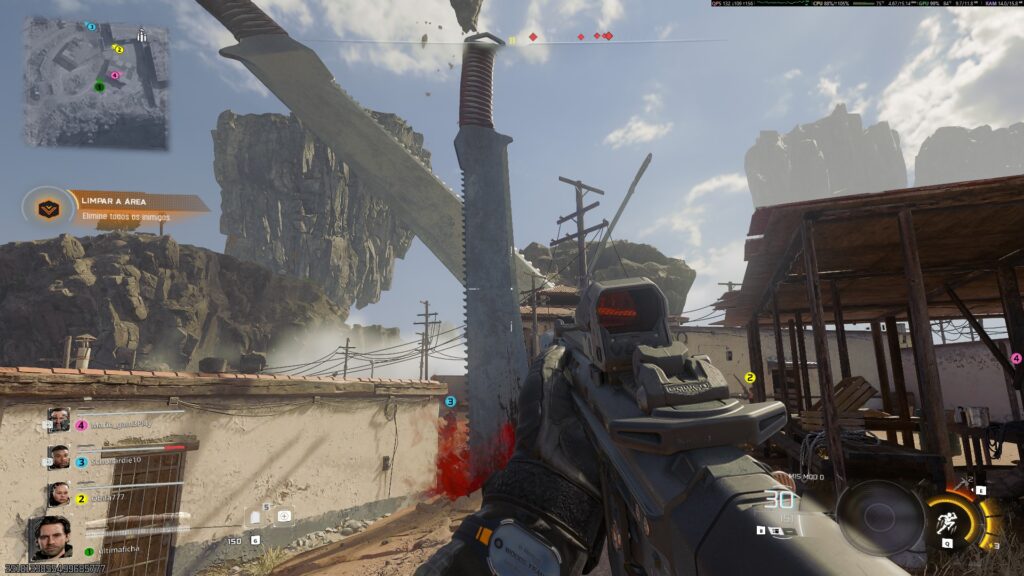Click your own player portrait, ultimaficha
This screenshot has width=1024, height=576.
coord(50,539)
